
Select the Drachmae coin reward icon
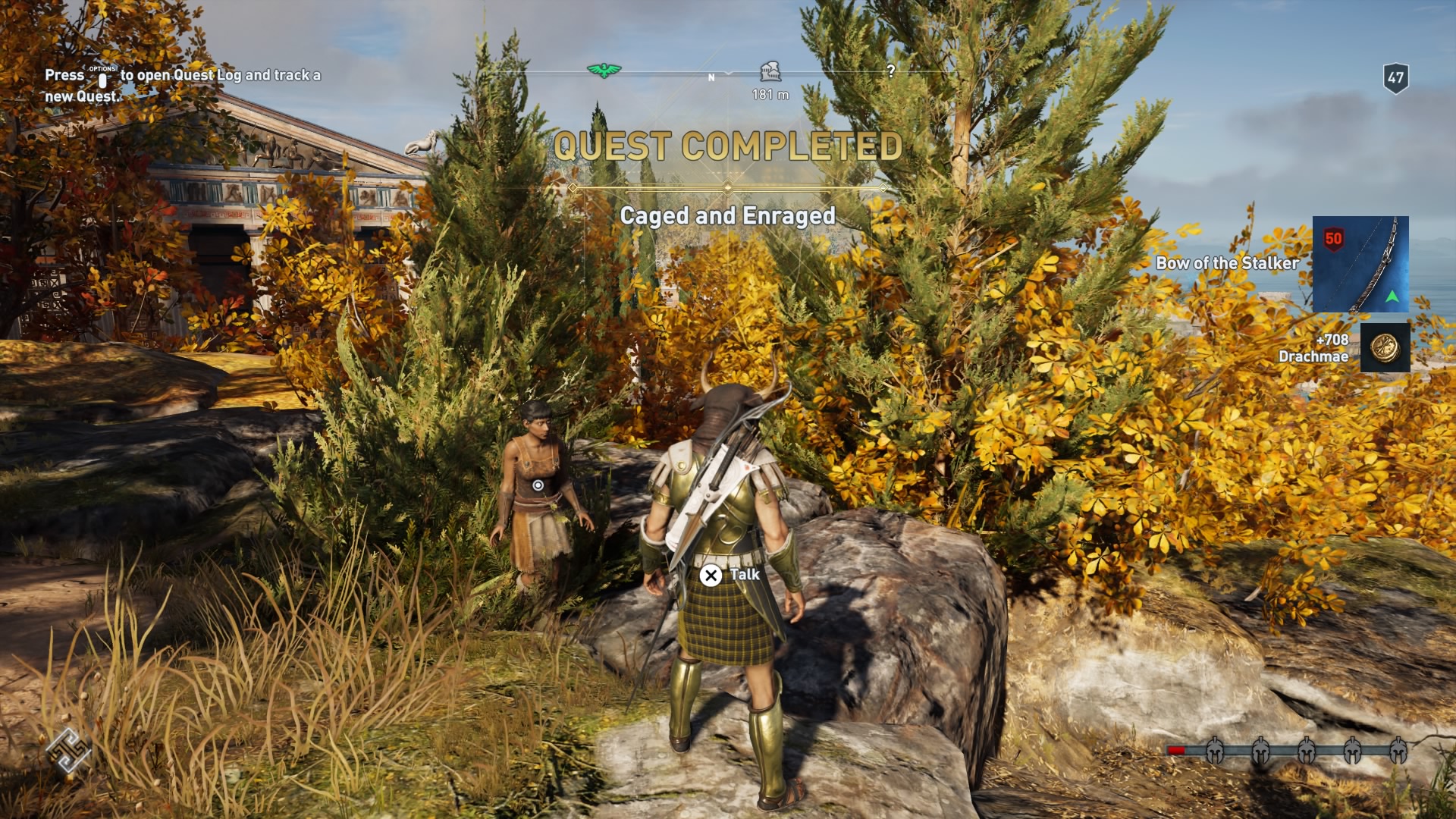point(1385,347)
